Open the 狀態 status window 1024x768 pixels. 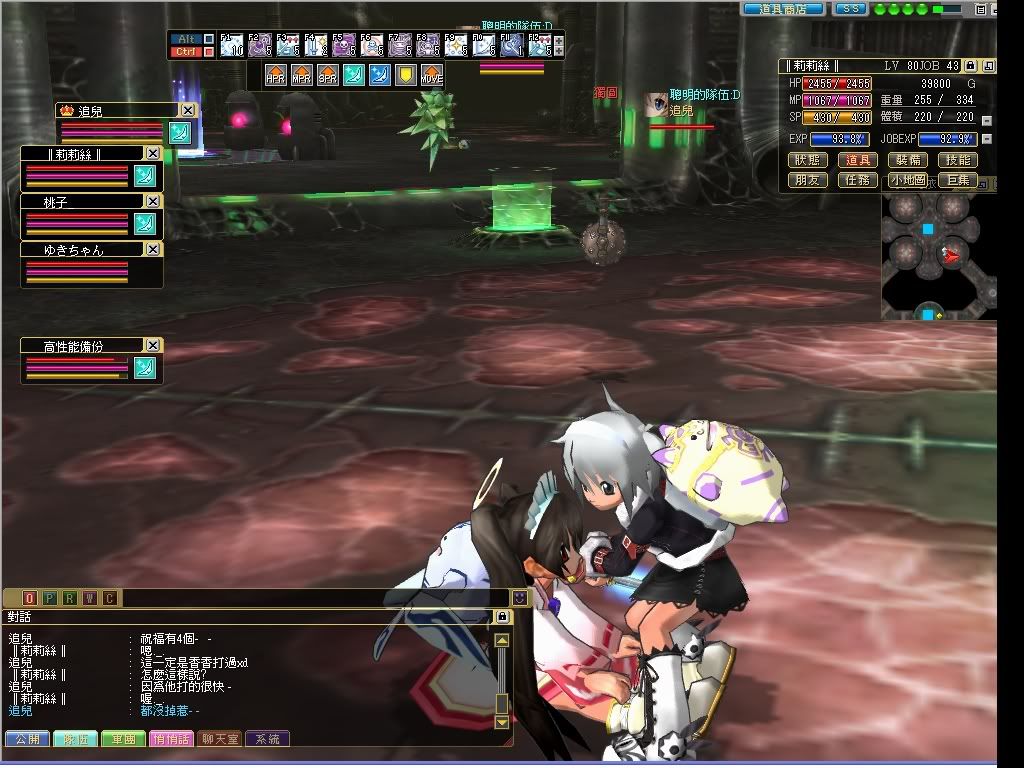[807, 160]
